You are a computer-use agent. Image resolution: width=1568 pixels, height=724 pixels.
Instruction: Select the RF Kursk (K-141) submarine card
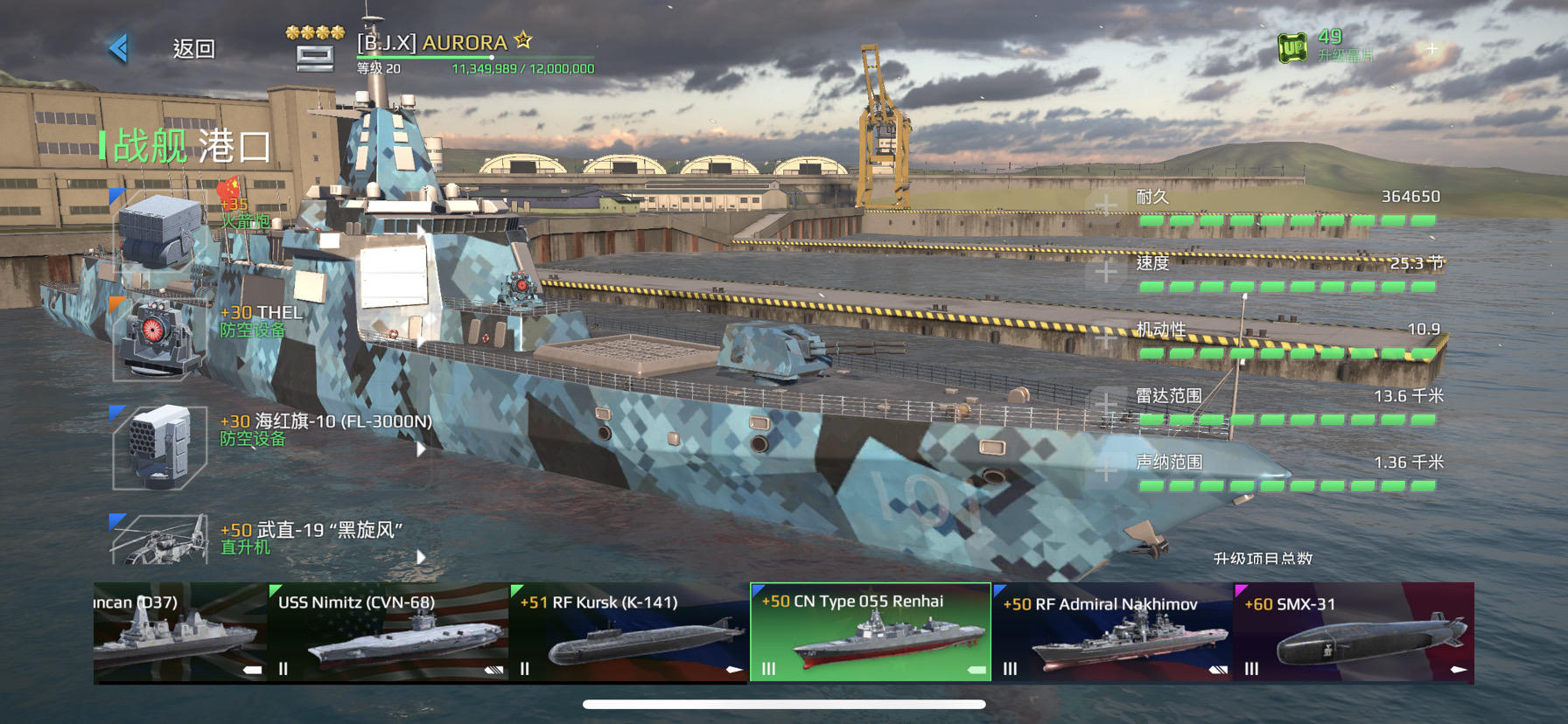(629, 633)
